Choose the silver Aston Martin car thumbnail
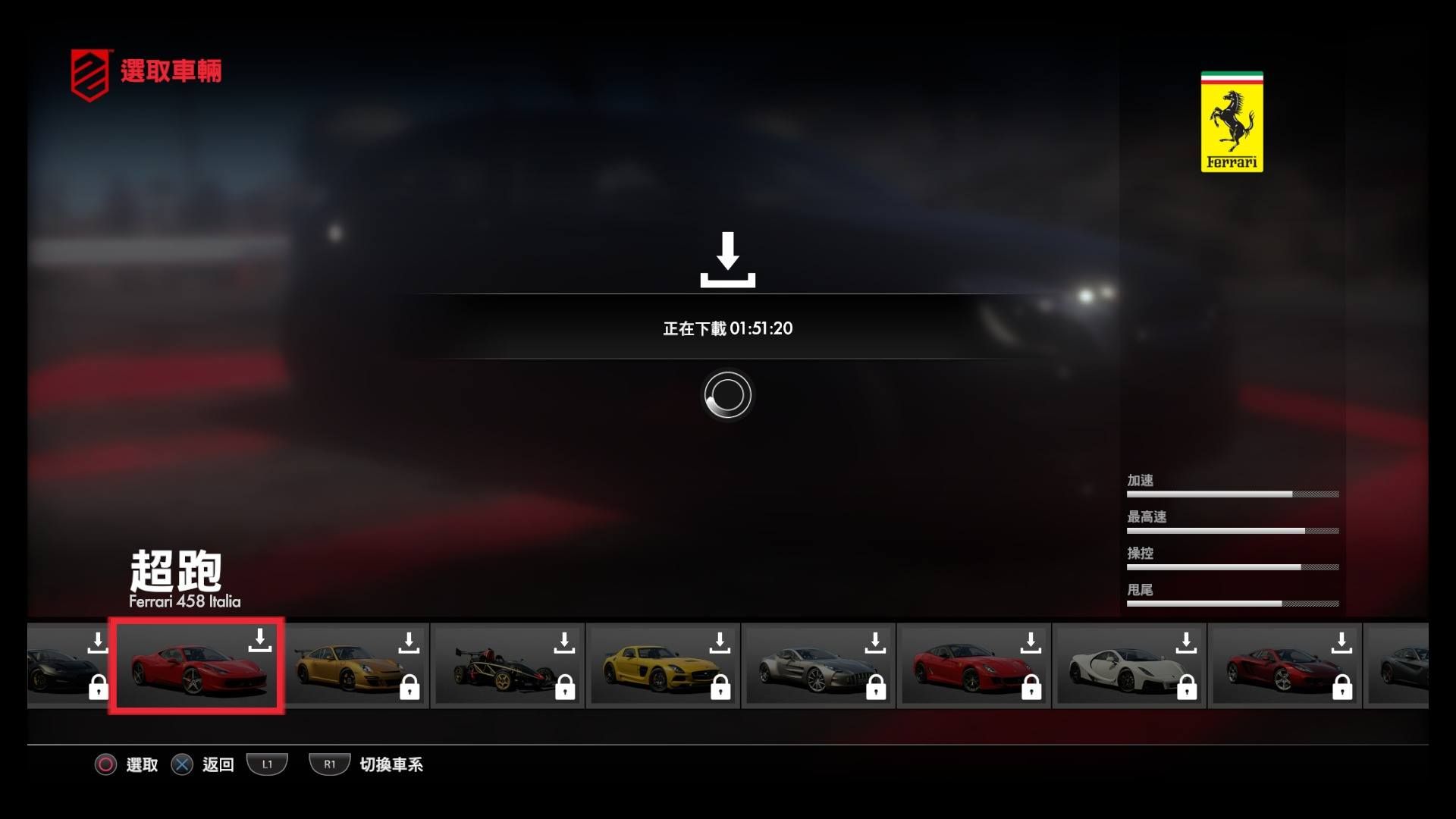Screen dimensions: 1456x819 (x=819, y=666)
